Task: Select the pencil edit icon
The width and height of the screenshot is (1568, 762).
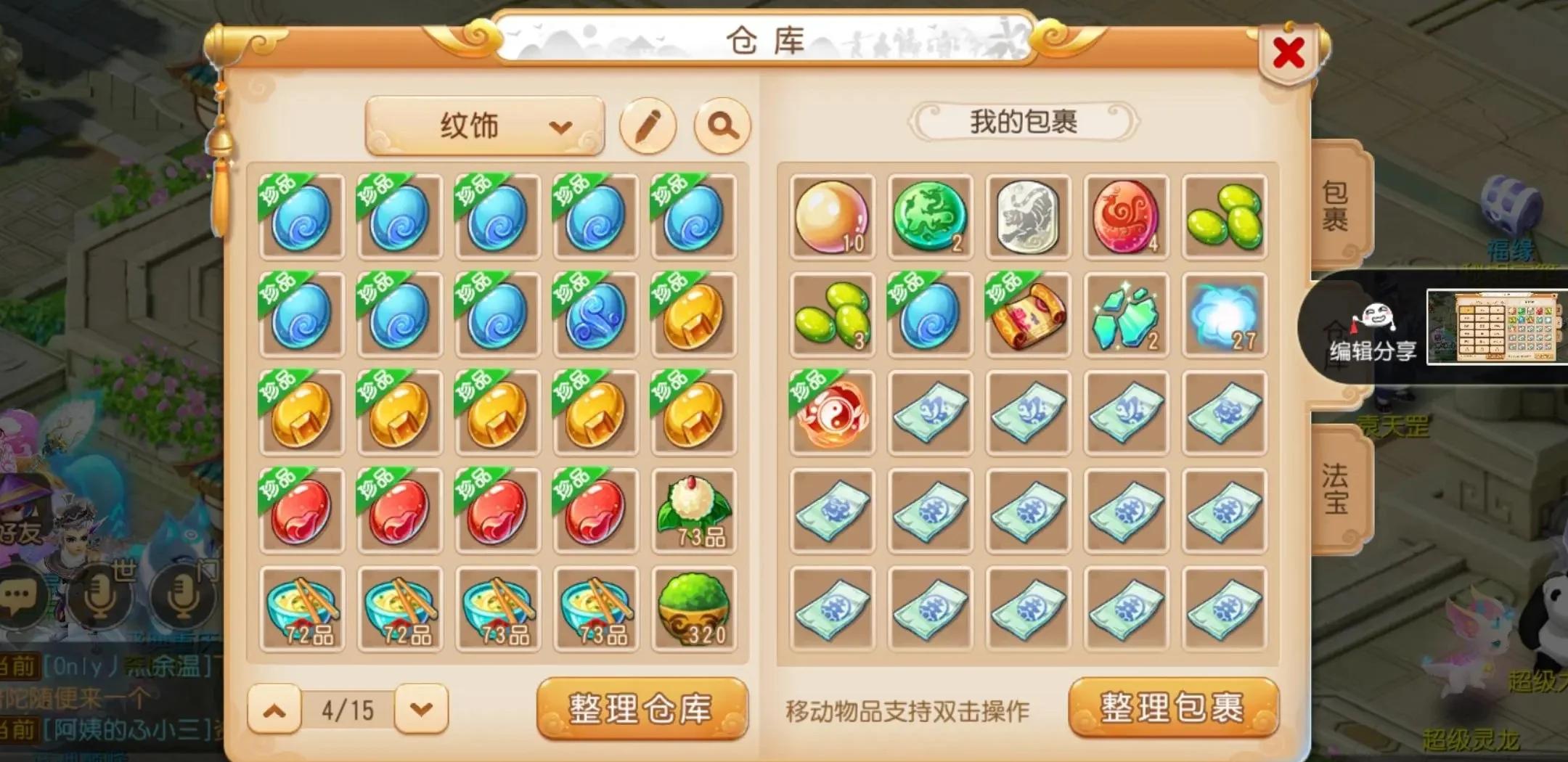Action: click(x=650, y=125)
